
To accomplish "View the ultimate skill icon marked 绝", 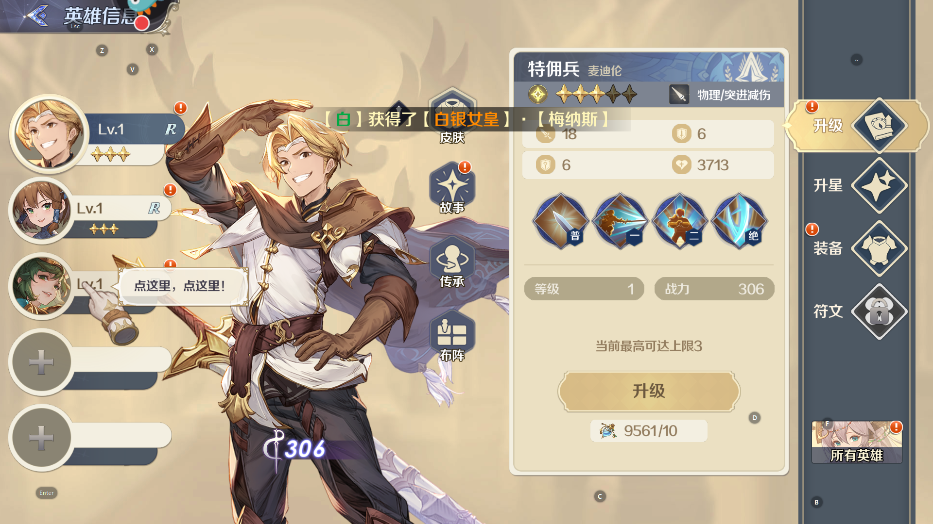I will point(740,221).
